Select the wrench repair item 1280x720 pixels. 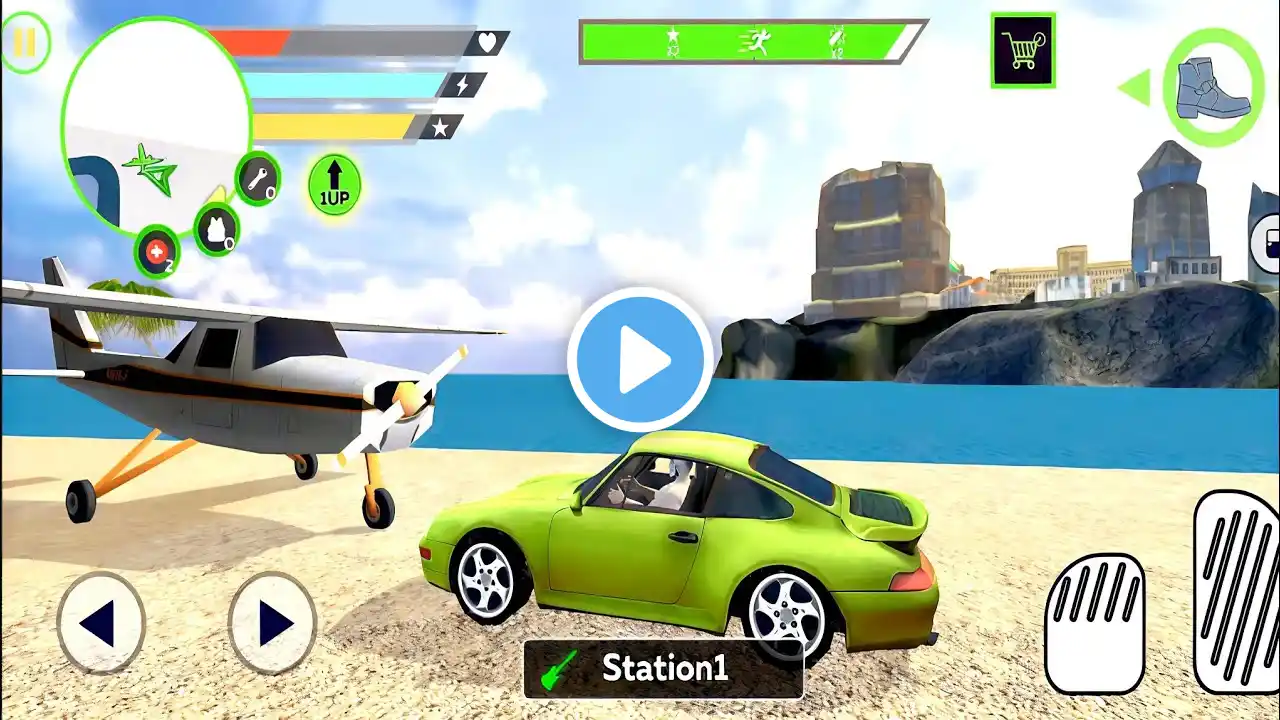click(x=258, y=179)
